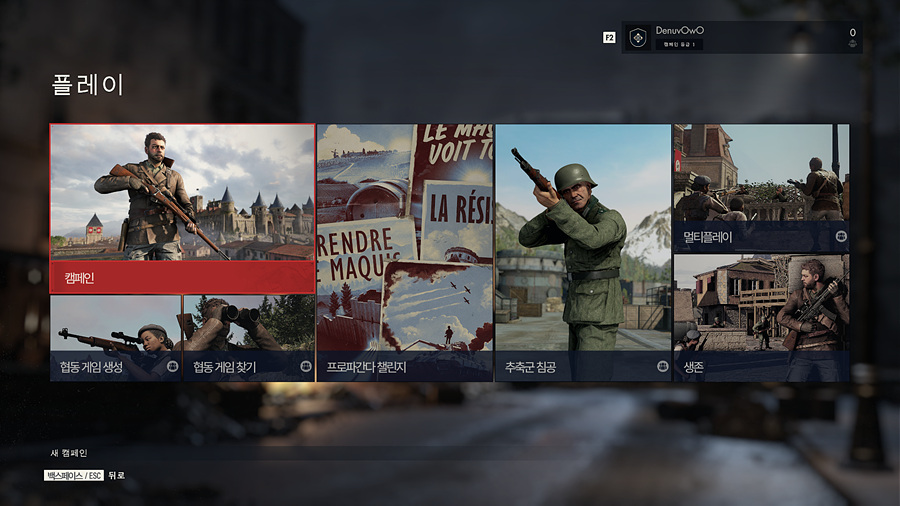900x506 pixels.
Task: Open the 협동 게임 생성 tile
Action: tap(116, 338)
